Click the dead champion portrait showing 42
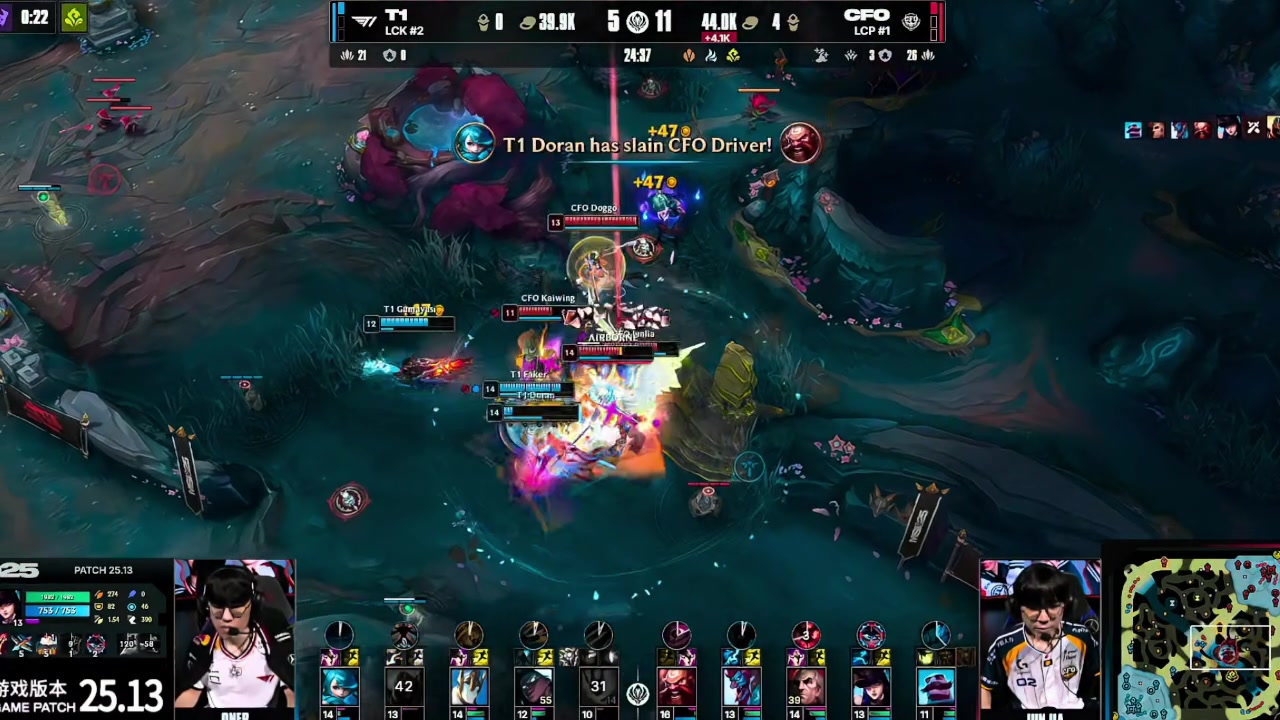The image size is (1280, 720). point(404,687)
